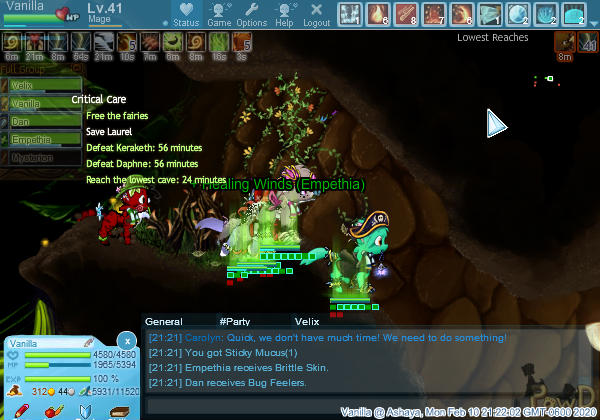The height and width of the screenshot is (420, 600).
Task: Close the Vanilla status panel
Action: pos(125,341)
